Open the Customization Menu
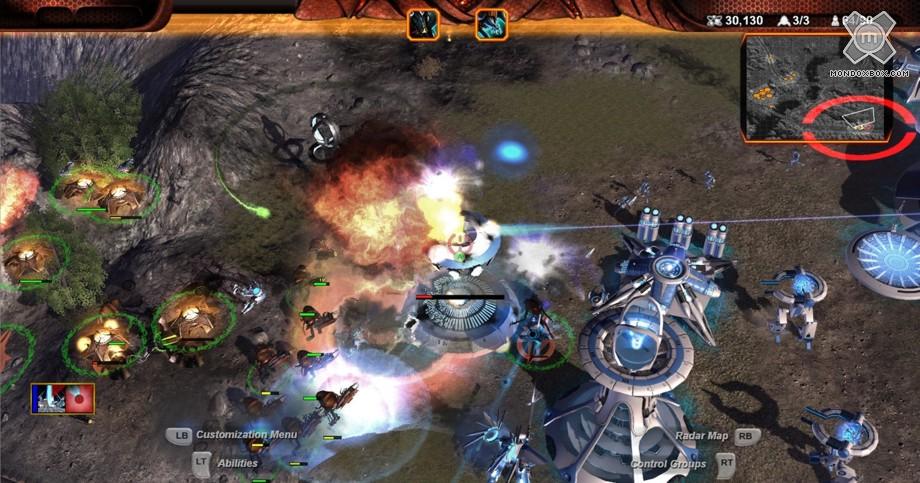Viewport: 920px width, 483px height. click(245, 435)
